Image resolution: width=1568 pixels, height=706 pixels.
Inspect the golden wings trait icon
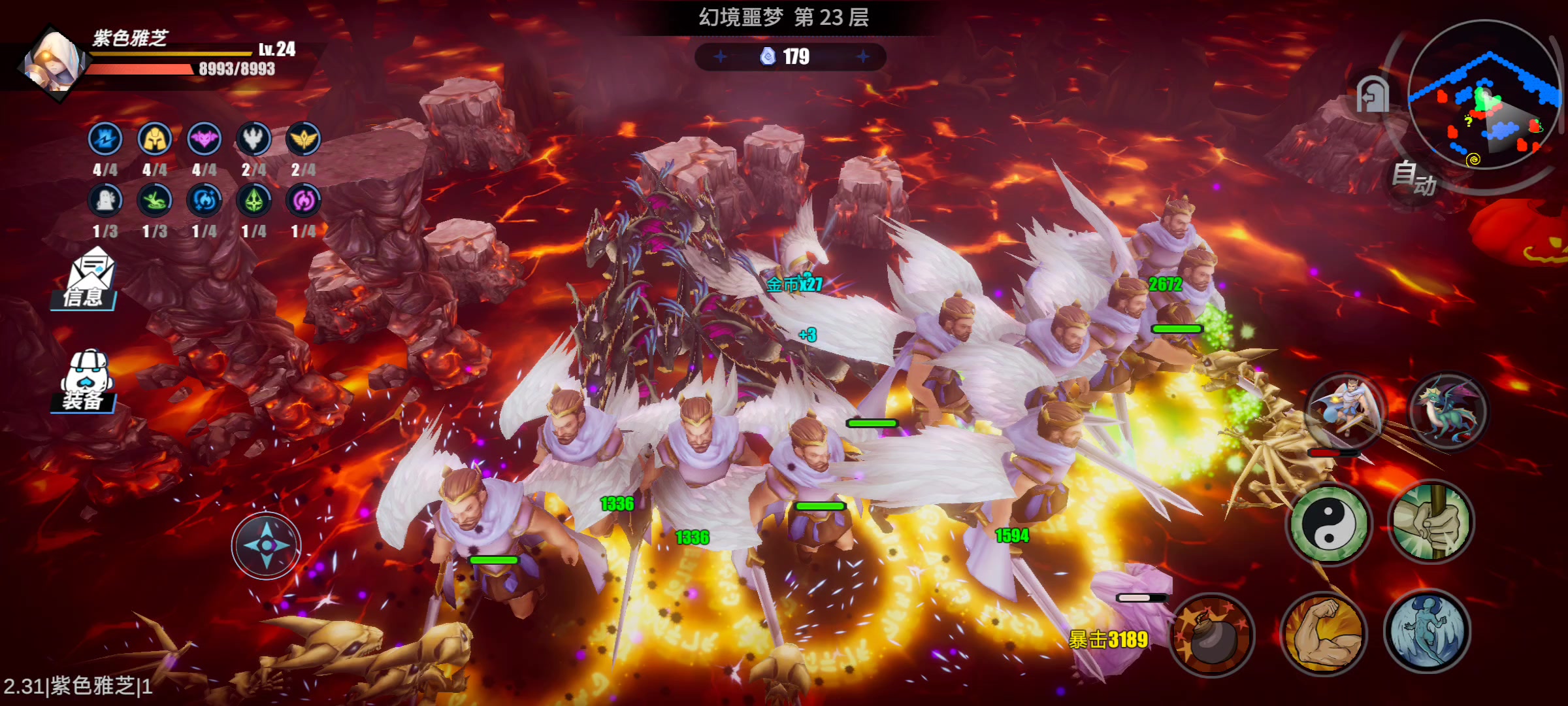(x=303, y=139)
